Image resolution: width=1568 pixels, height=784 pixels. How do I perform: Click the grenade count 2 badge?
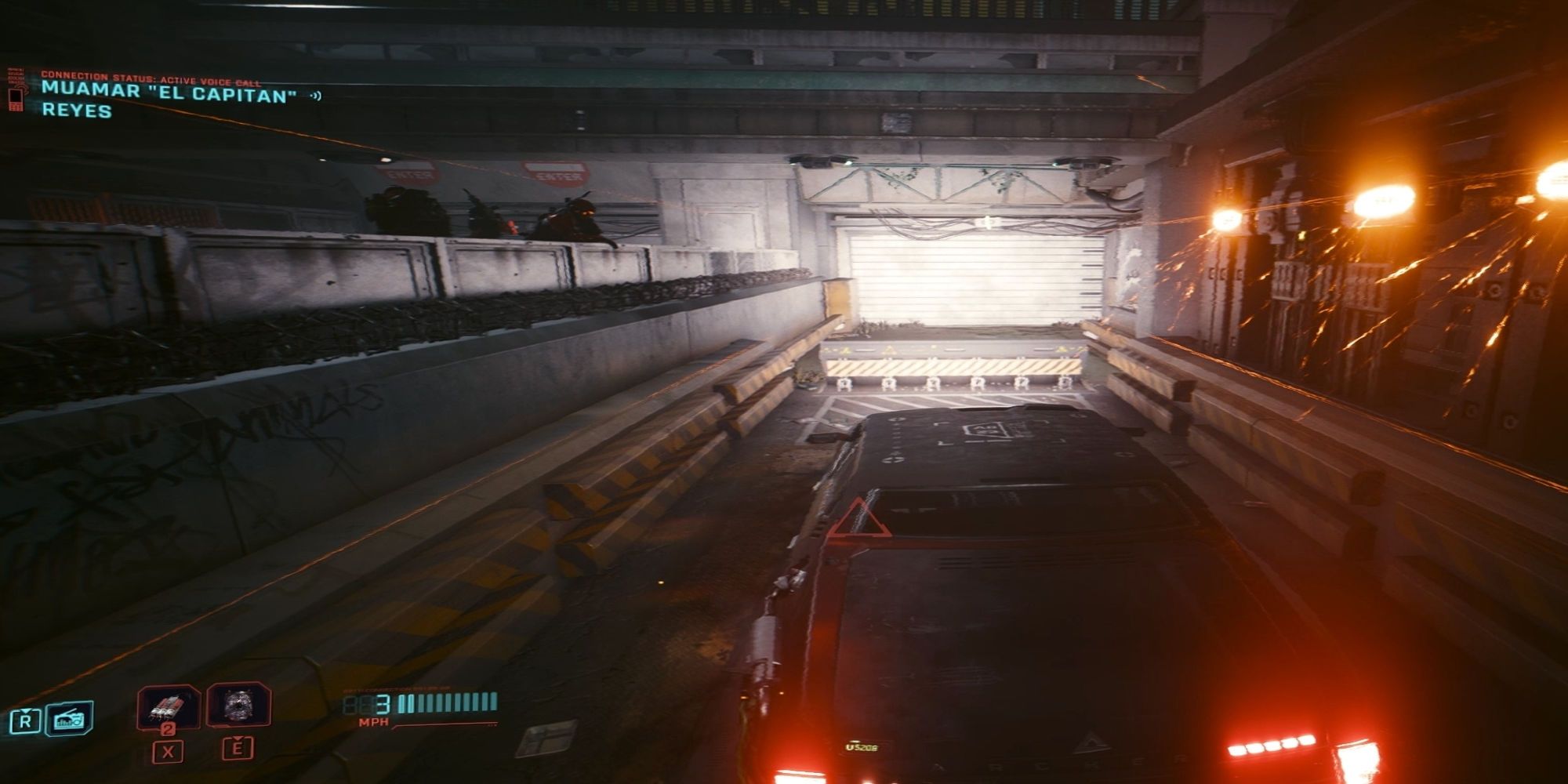click(169, 728)
